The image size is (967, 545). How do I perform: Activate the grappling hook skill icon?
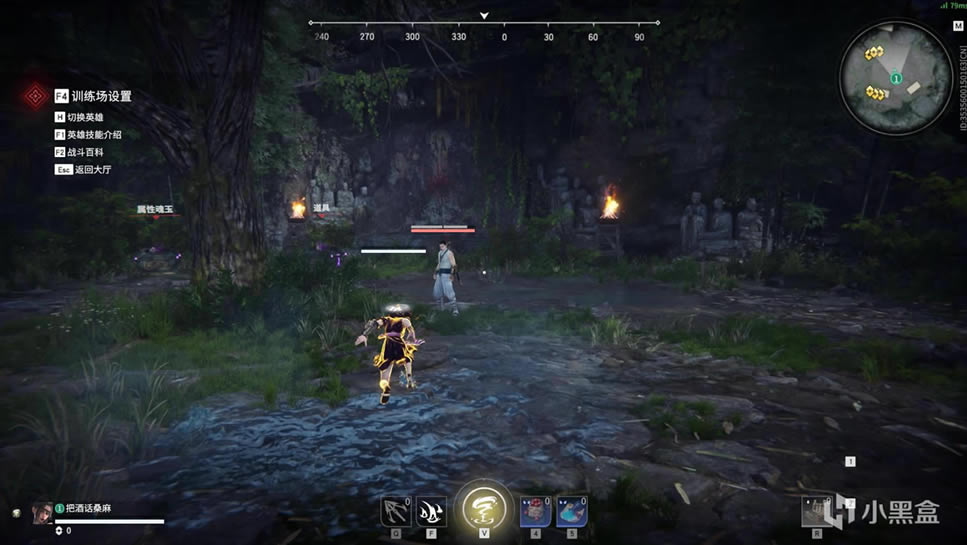click(396, 511)
